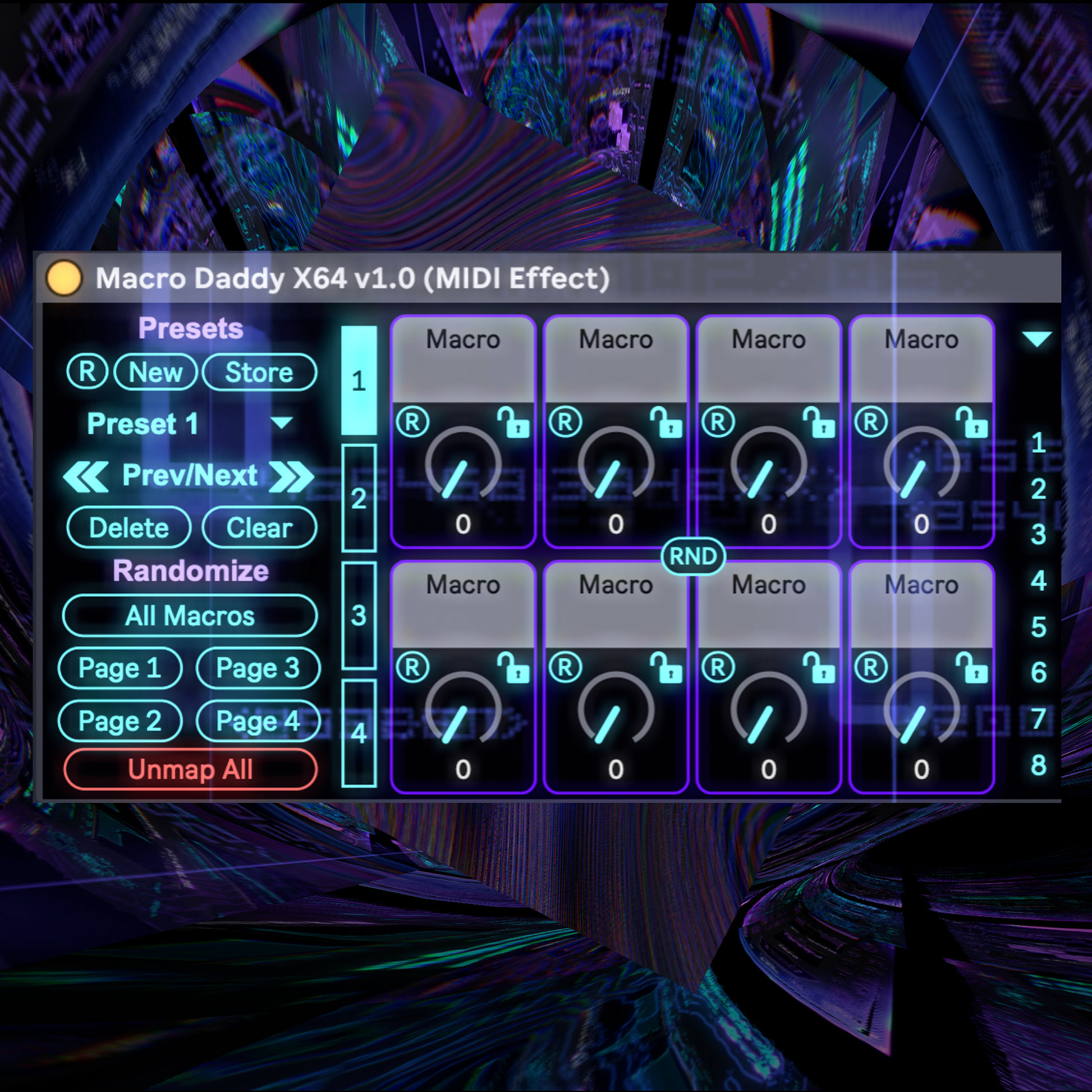Clear the presets
Viewport: 1092px width, 1092px height.
click(259, 528)
